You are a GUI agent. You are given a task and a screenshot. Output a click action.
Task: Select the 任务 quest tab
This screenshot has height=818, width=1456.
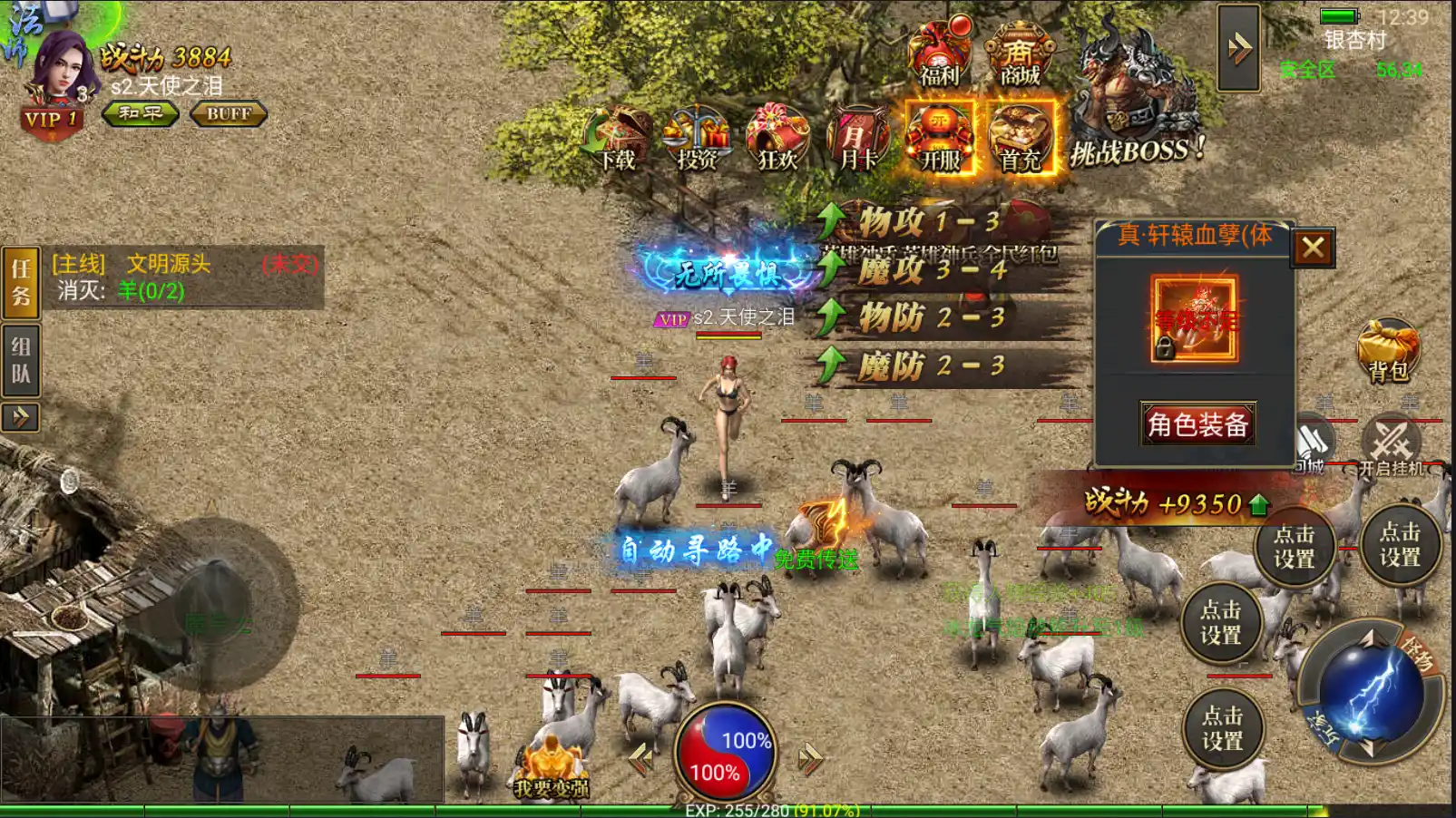(21, 282)
